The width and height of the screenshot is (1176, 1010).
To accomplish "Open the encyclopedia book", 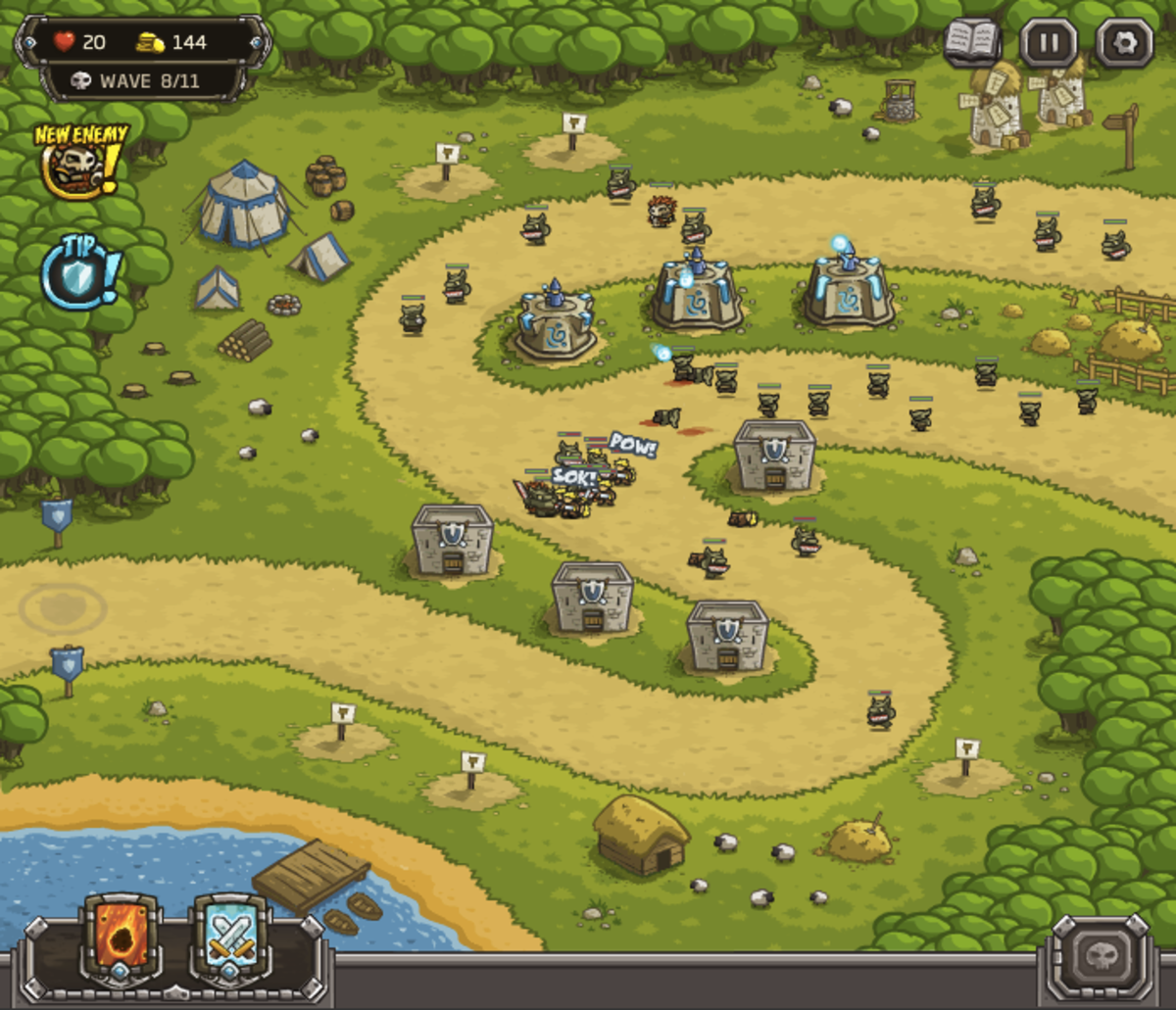I will [x=972, y=42].
